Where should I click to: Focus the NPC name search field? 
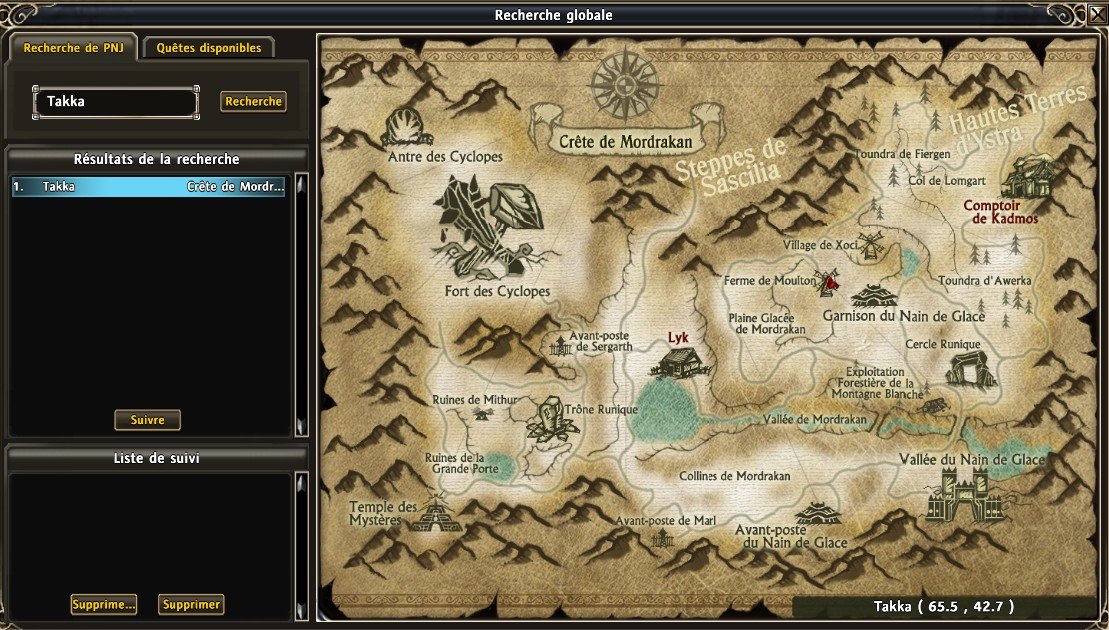click(116, 102)
